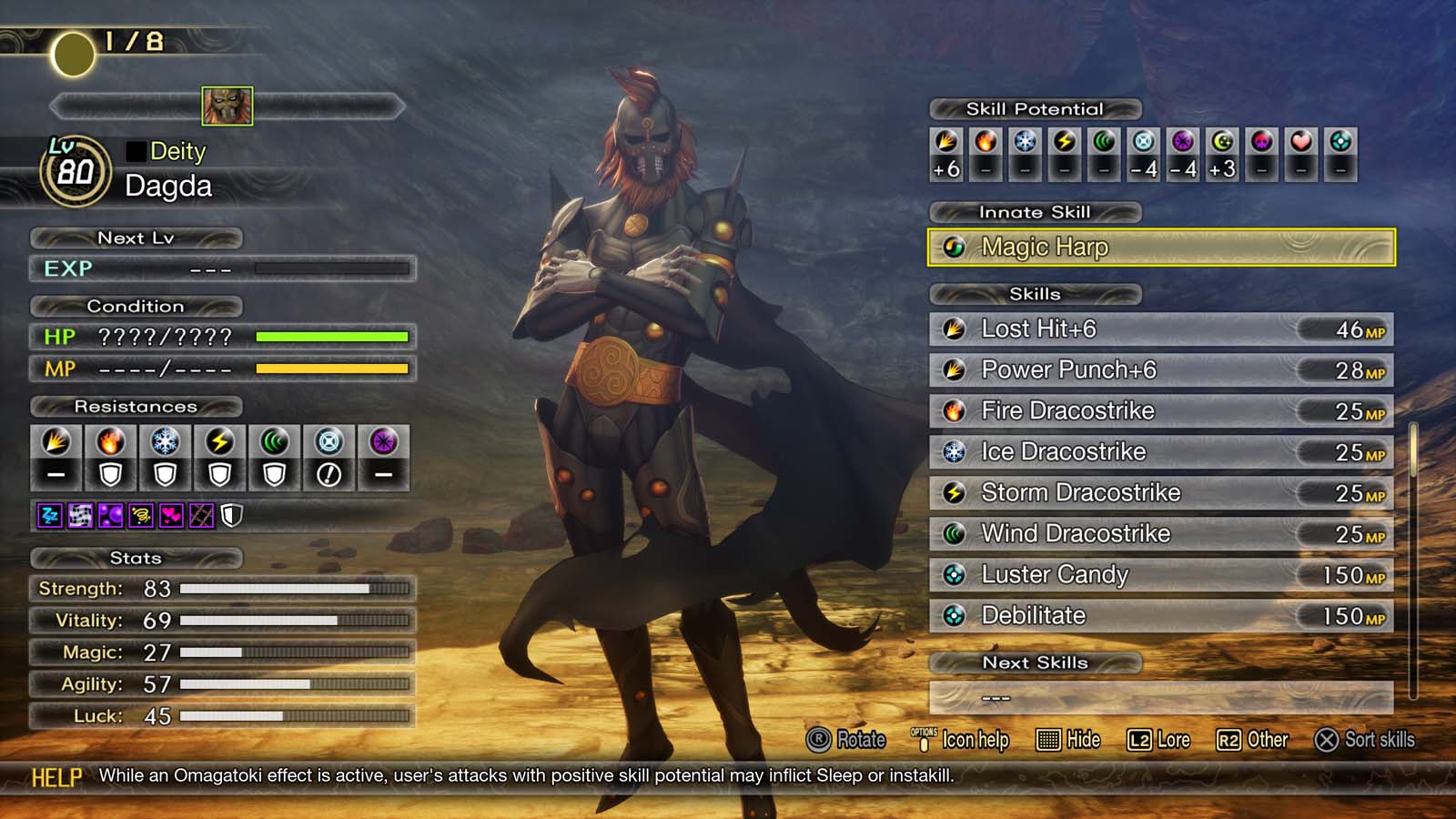Select the Luster Candy skill

[1160, 575]
